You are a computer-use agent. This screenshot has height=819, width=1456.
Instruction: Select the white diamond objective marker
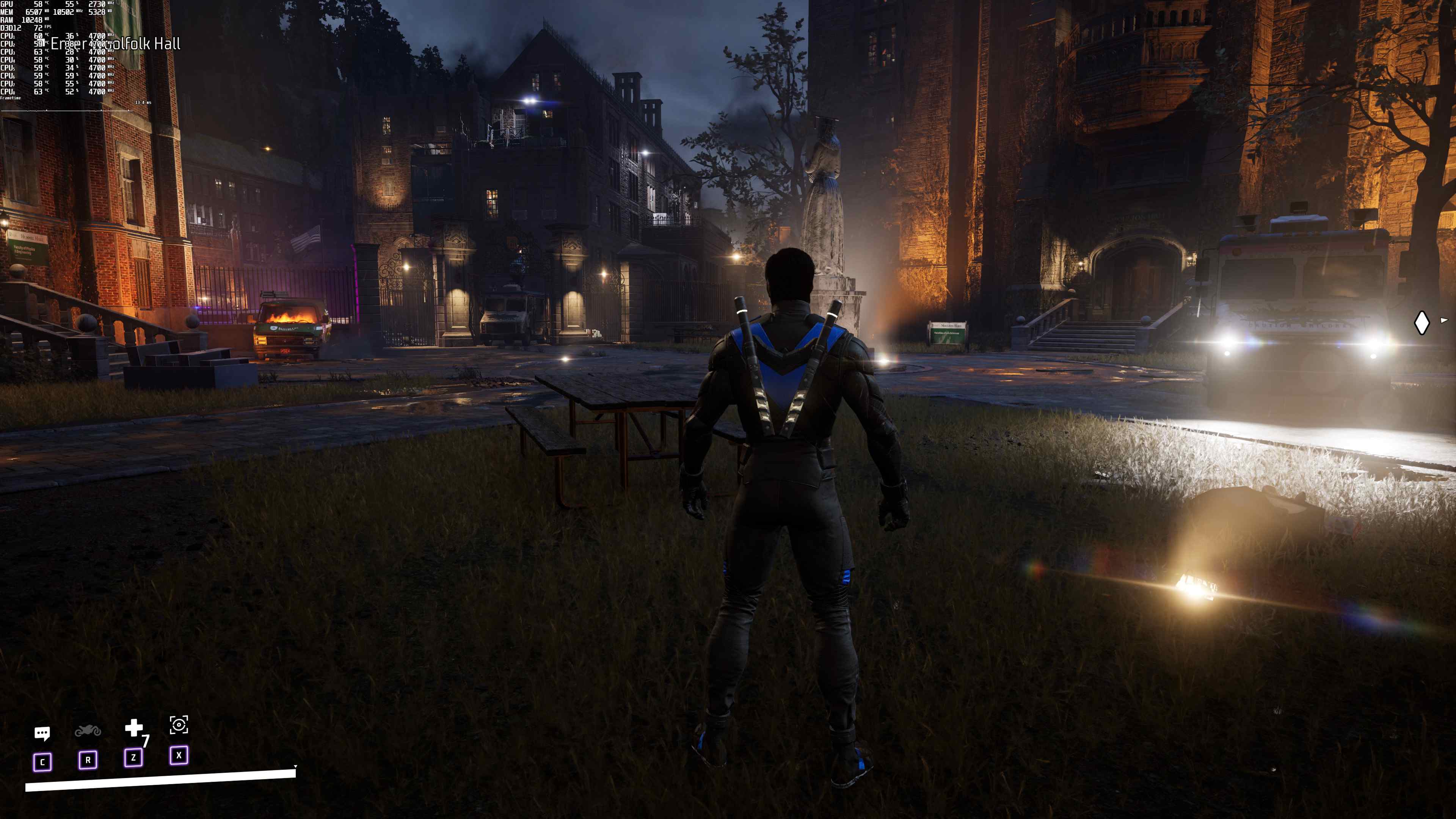point(1421,323)
